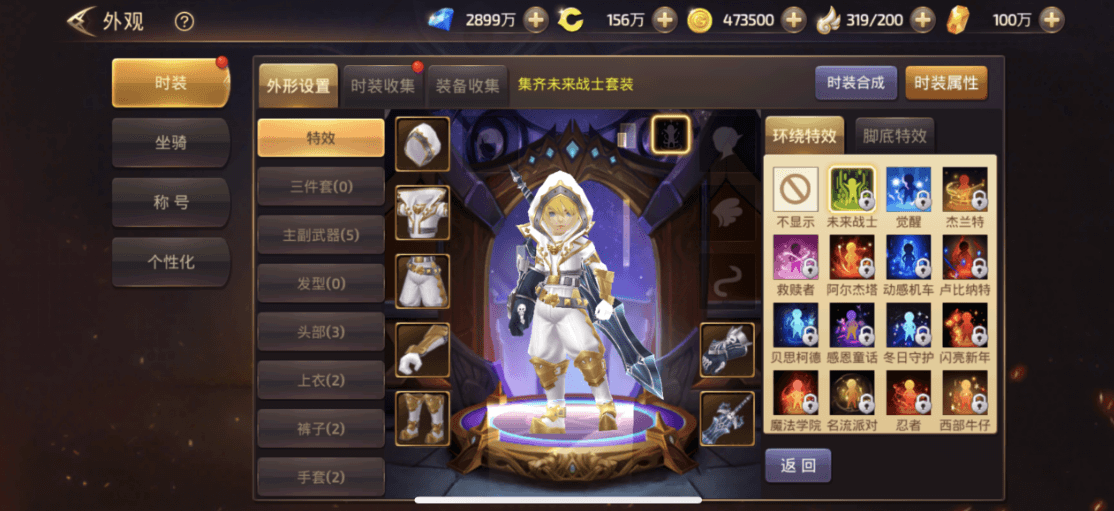Open the help question mark icon
This screenshot has height=511, width=1114.
pos(184,22)
